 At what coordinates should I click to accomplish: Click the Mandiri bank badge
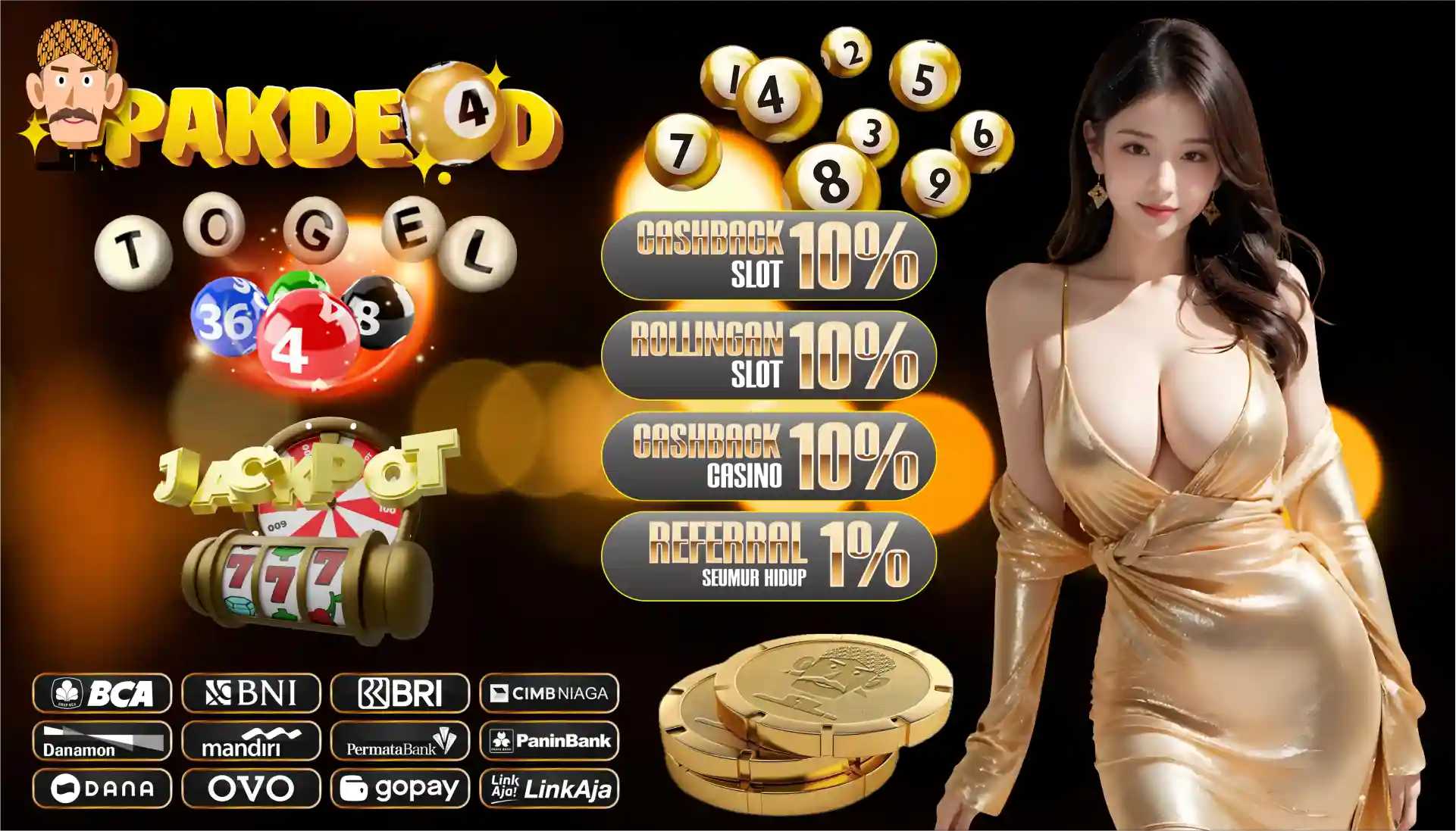(x=251, y=741)
